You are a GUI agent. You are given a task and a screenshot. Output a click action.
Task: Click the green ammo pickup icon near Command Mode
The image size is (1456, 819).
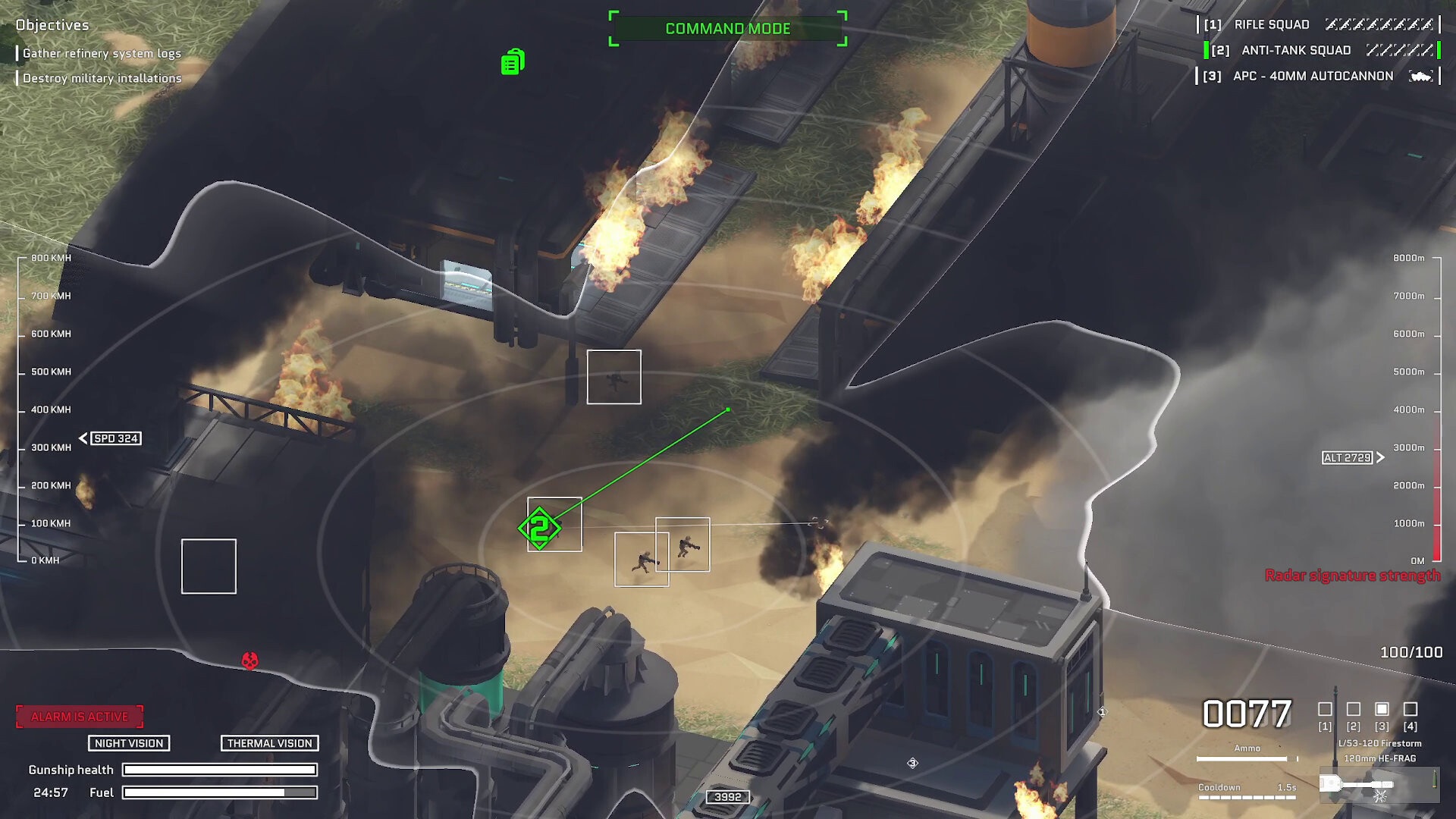[513, 61]
